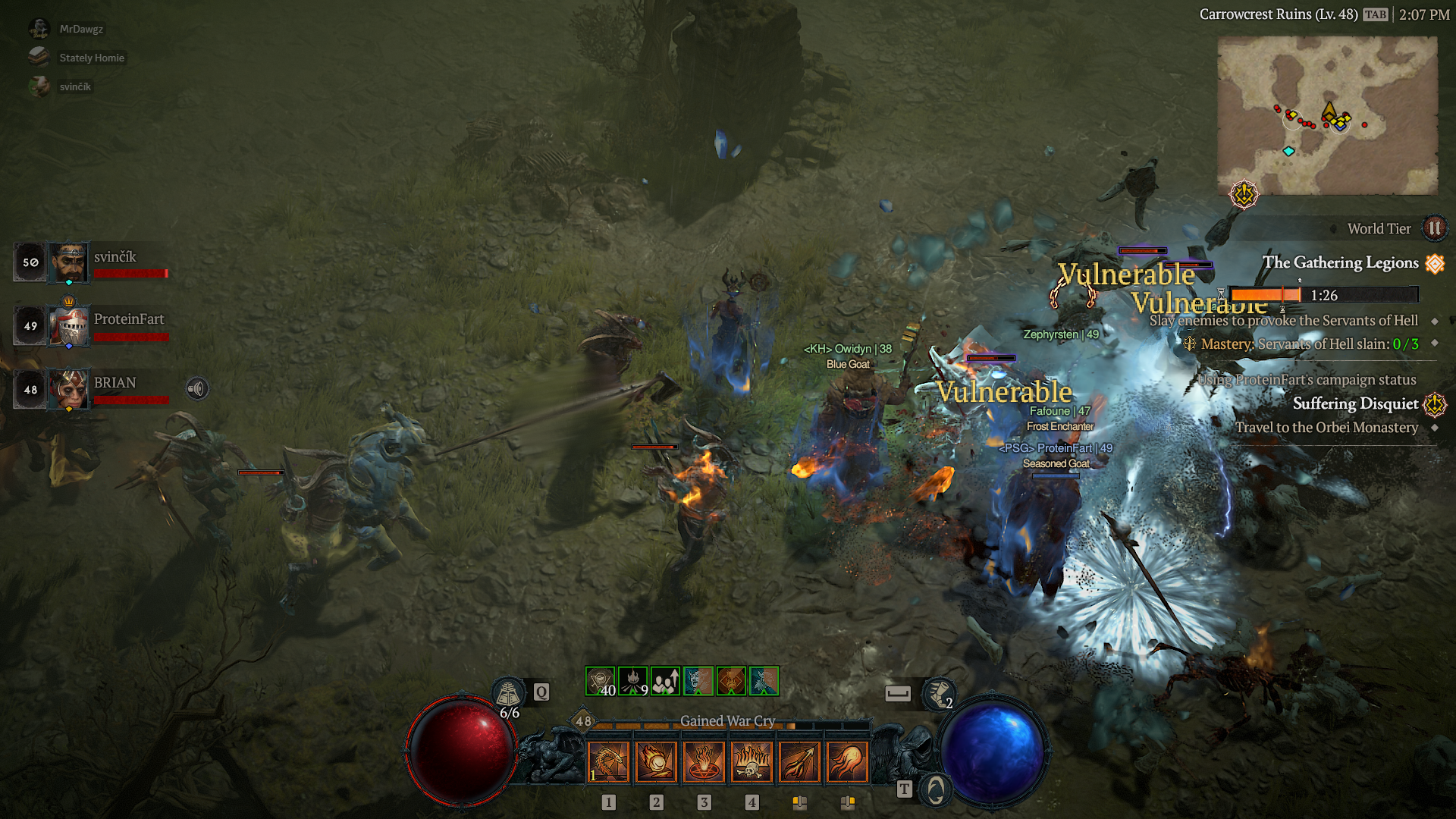
Task: Click the evade boot icon
Action: click(939, 693)
